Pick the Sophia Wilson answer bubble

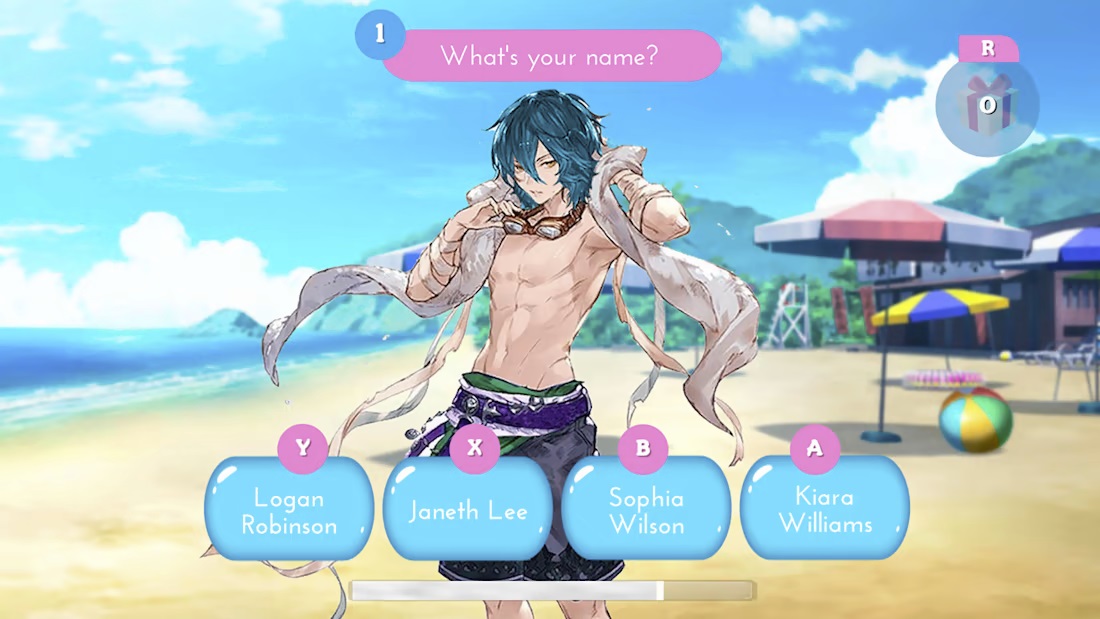[x=646, y=510]
